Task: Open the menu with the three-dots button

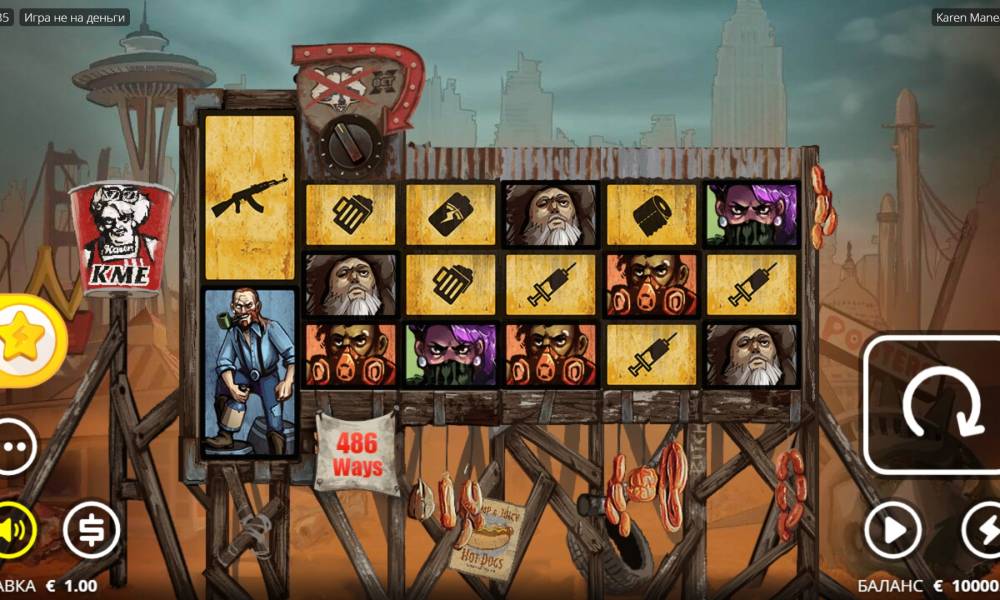Action: (16, 446)
